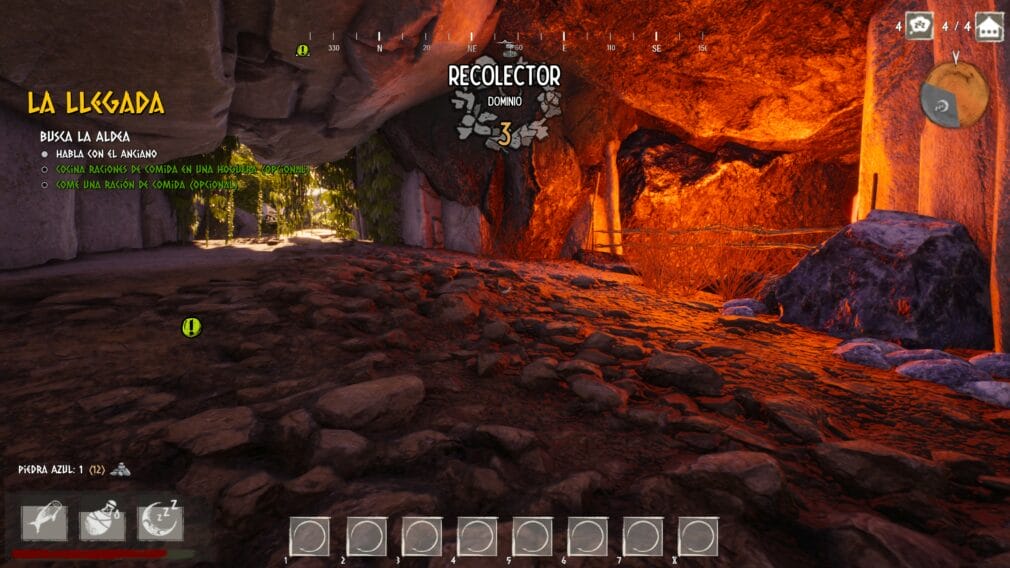Open the La Llegada quest tracker
The height and width of the screenshot is (568, 1010).
(95, 103)
